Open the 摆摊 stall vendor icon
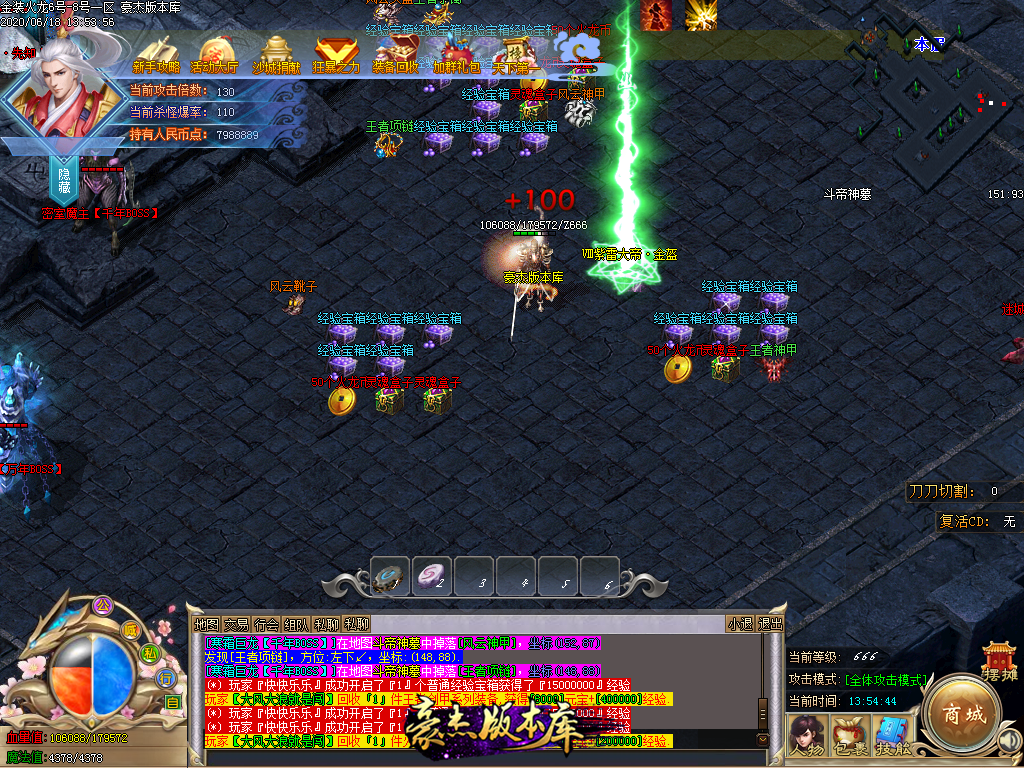This screenshot has height=768, width=1024. click(1000, 662)
